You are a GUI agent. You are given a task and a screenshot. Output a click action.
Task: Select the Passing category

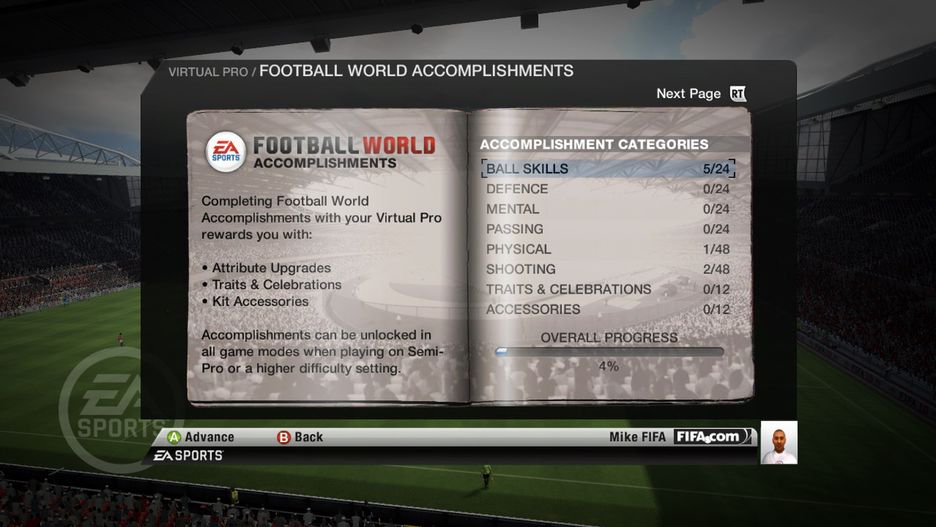point(607,229)
